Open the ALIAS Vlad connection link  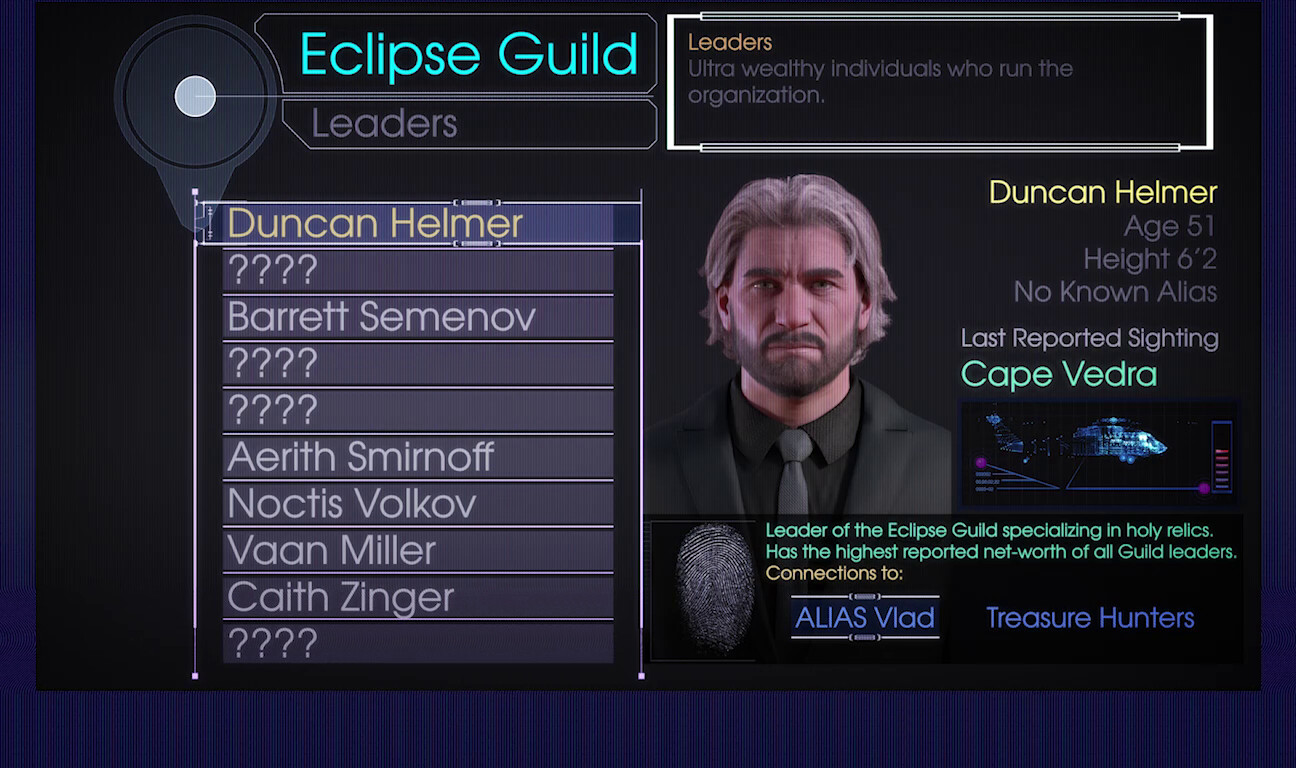pyautogui.click(x=864, y=618)
